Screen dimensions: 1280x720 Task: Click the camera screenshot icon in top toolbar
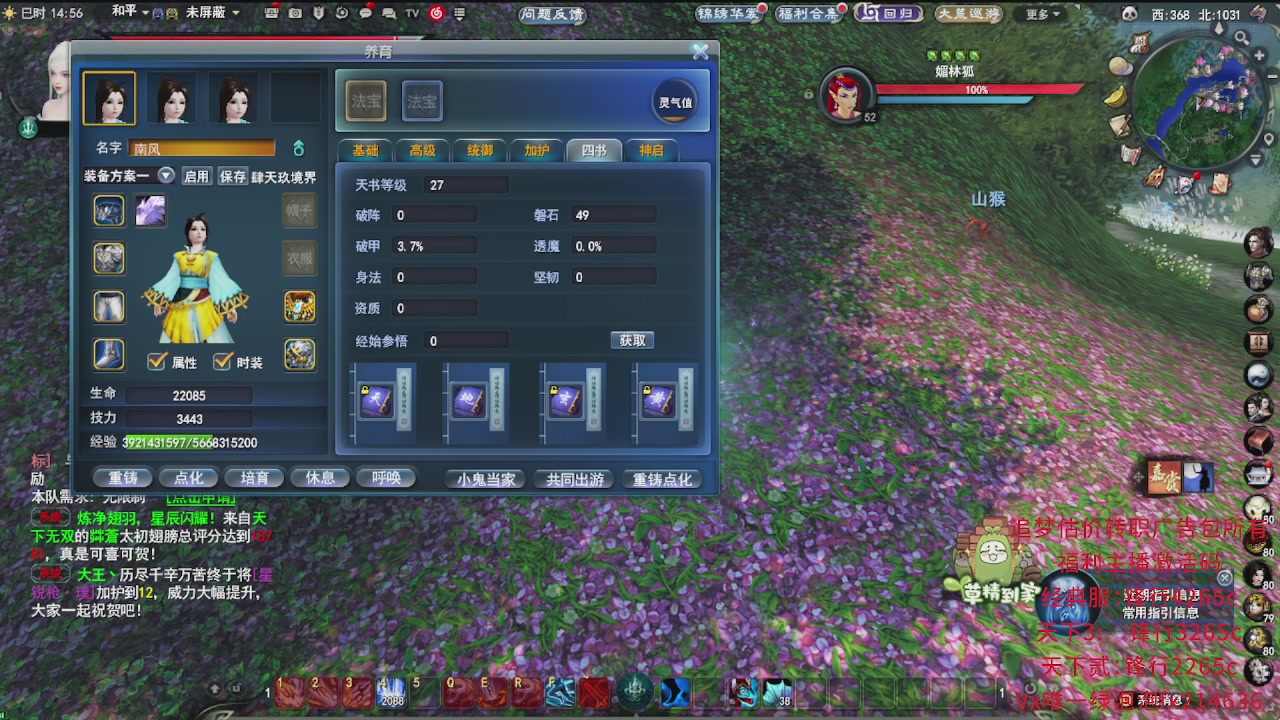293,14
